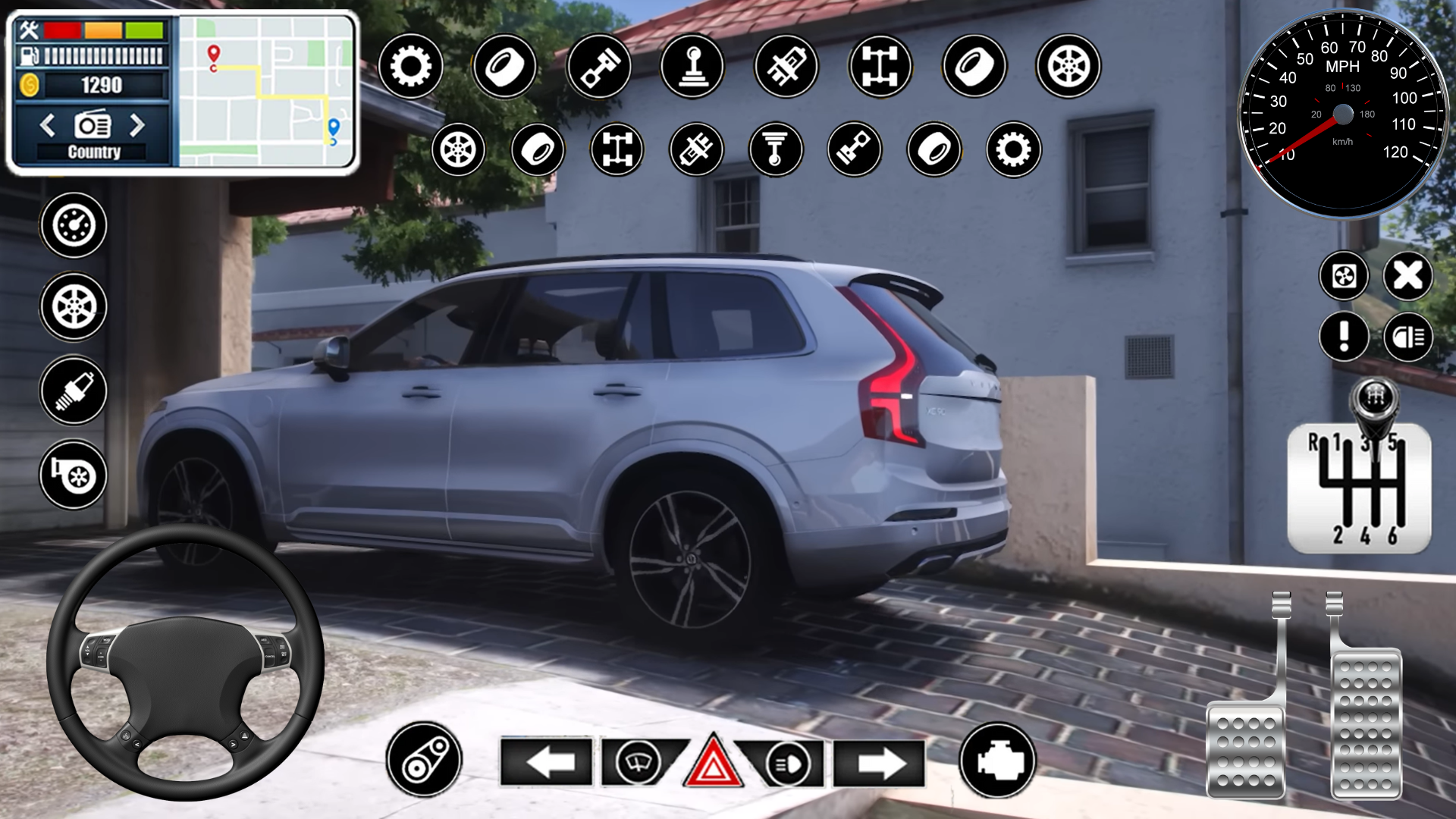This screenshot has width=1456, height=819.
Task: Select the chassis upgrade icon in top row
Action: tap(881, 68)
